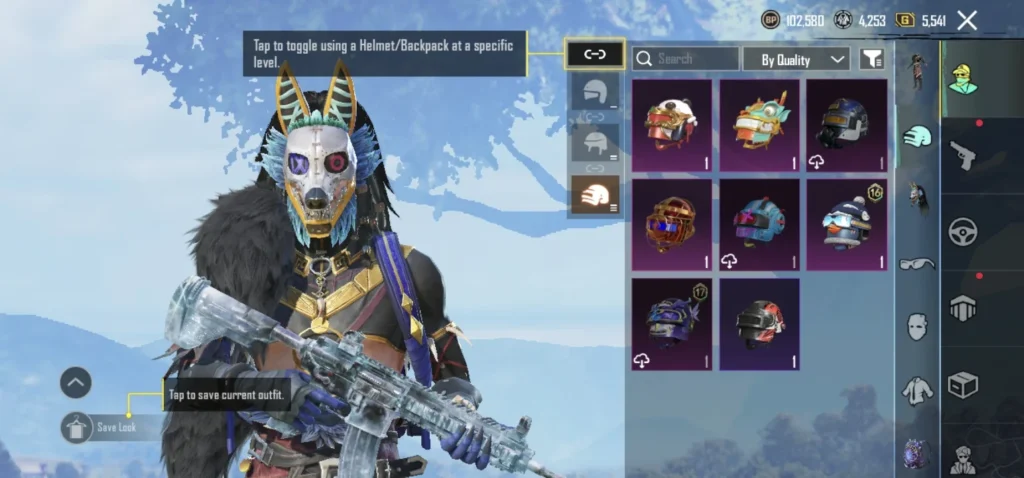Select the level 2 helmet tab
This screenshot has height=478, width=1024.
pyautogui.click(x=595, y=144)
